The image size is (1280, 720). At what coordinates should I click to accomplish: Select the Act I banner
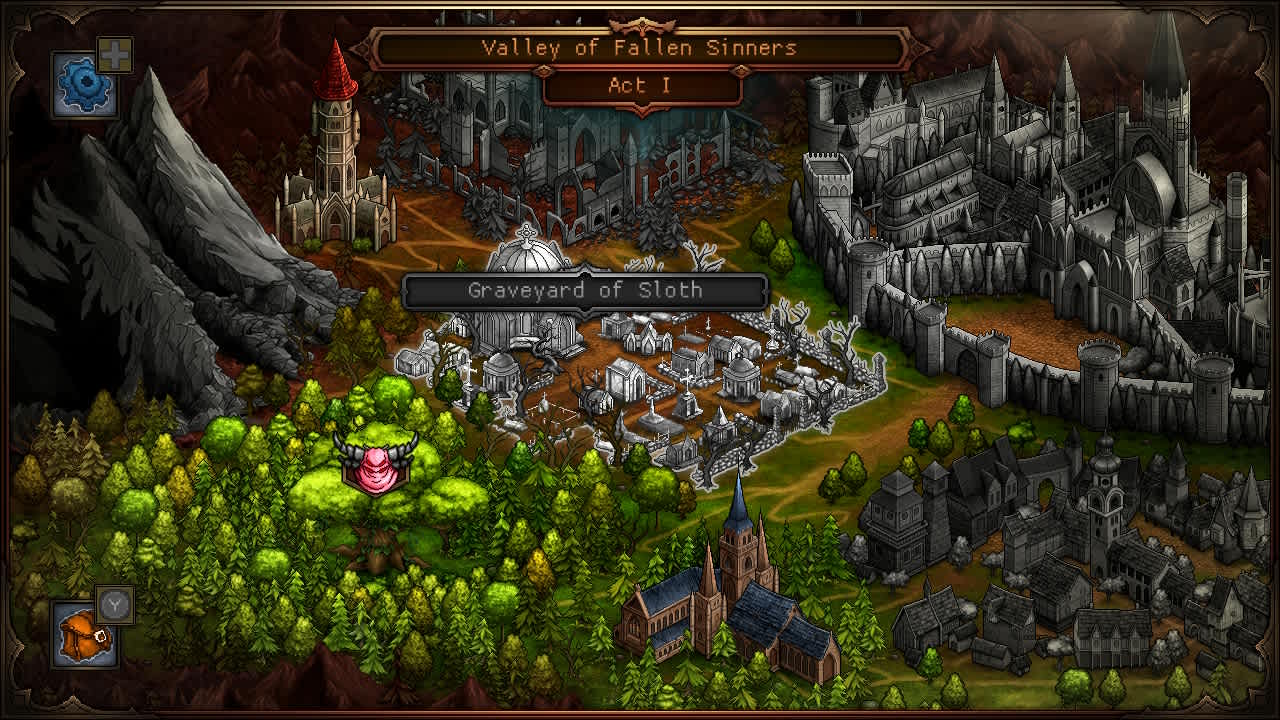(x=639, y=85)
